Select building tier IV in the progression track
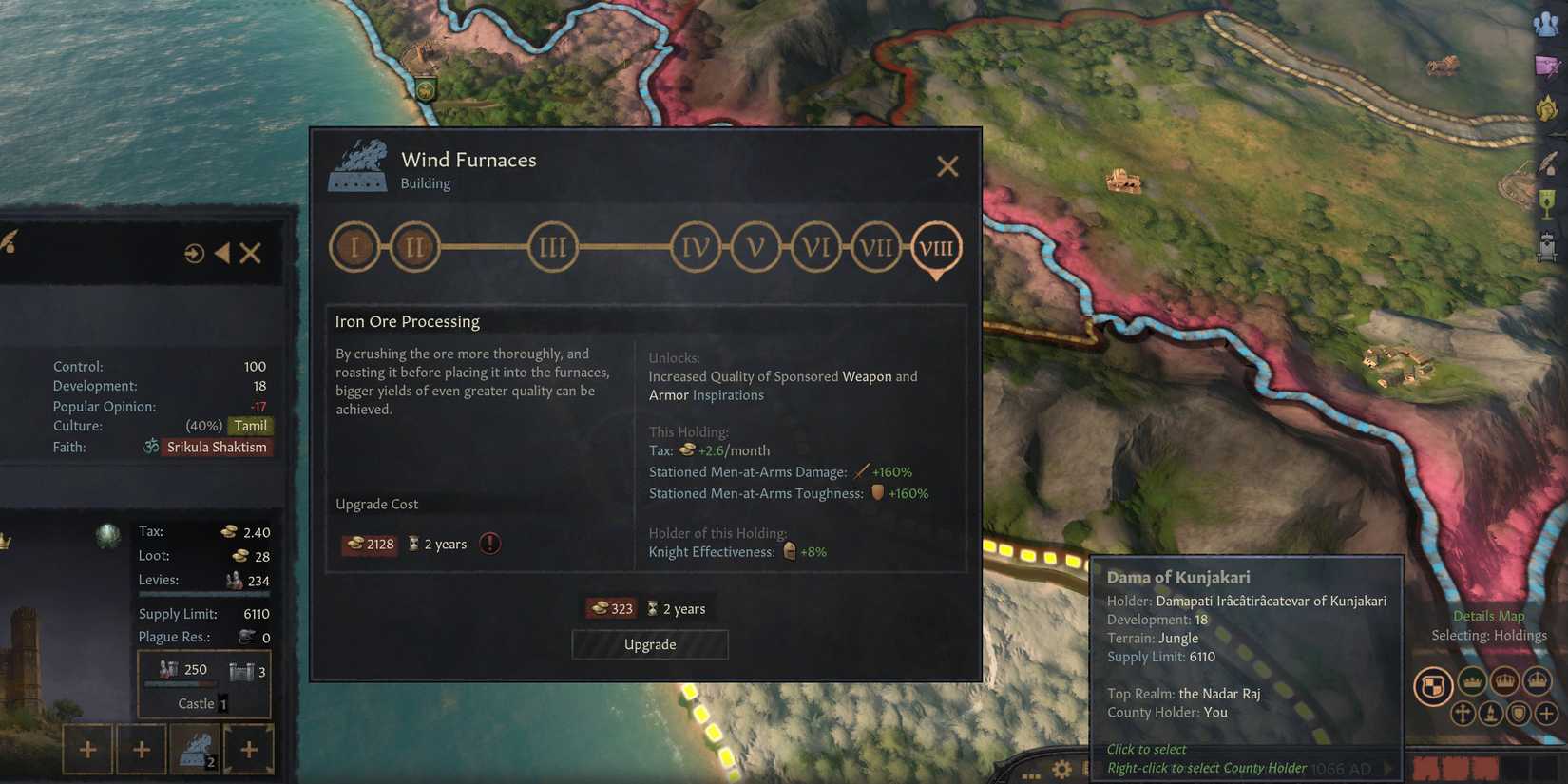This screenshot has width=1568, height=784. (x=695, y=246)
